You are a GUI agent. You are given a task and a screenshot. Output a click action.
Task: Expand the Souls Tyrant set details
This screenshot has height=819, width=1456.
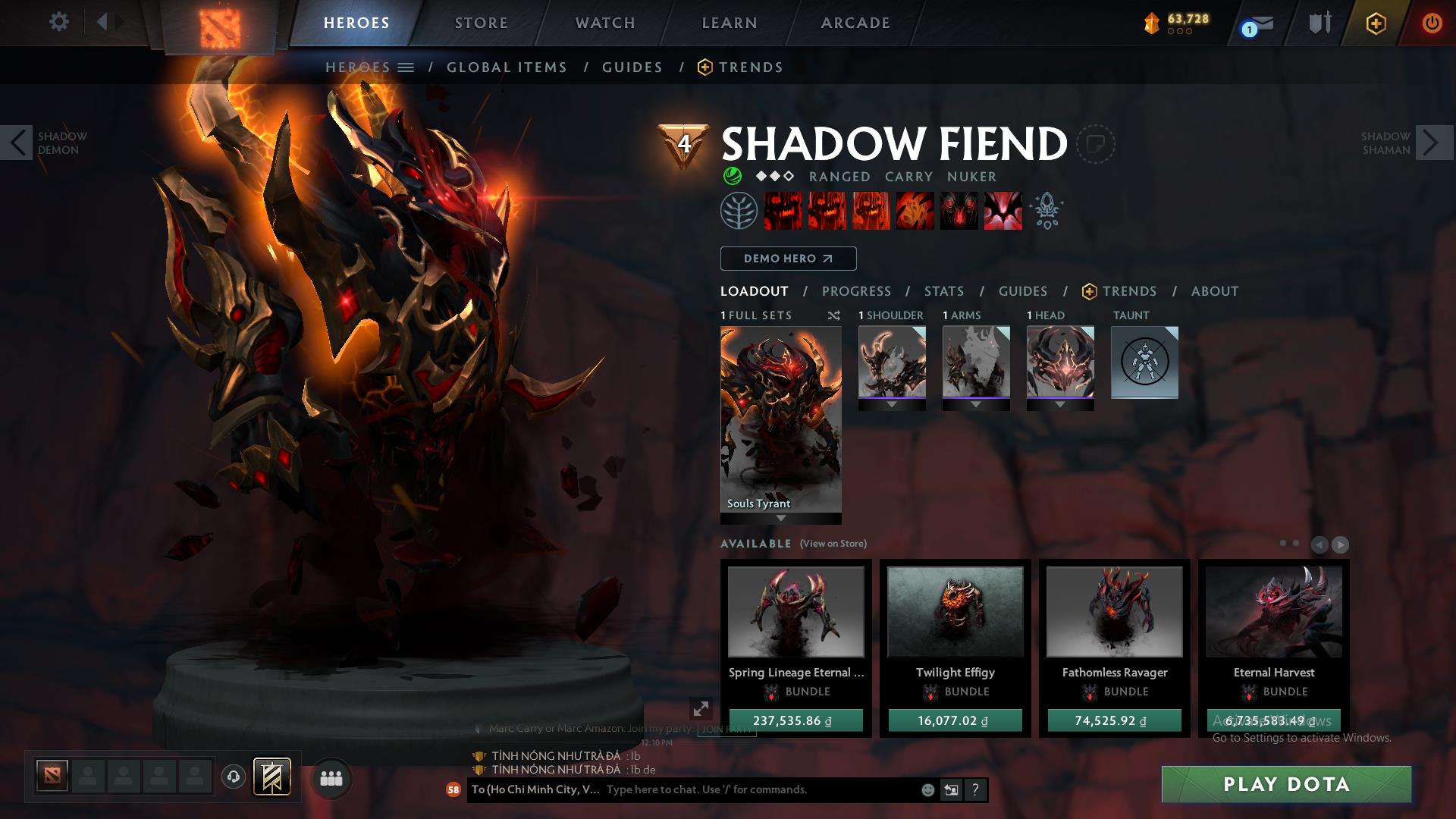pyautogui.click(x=780, y=519)
